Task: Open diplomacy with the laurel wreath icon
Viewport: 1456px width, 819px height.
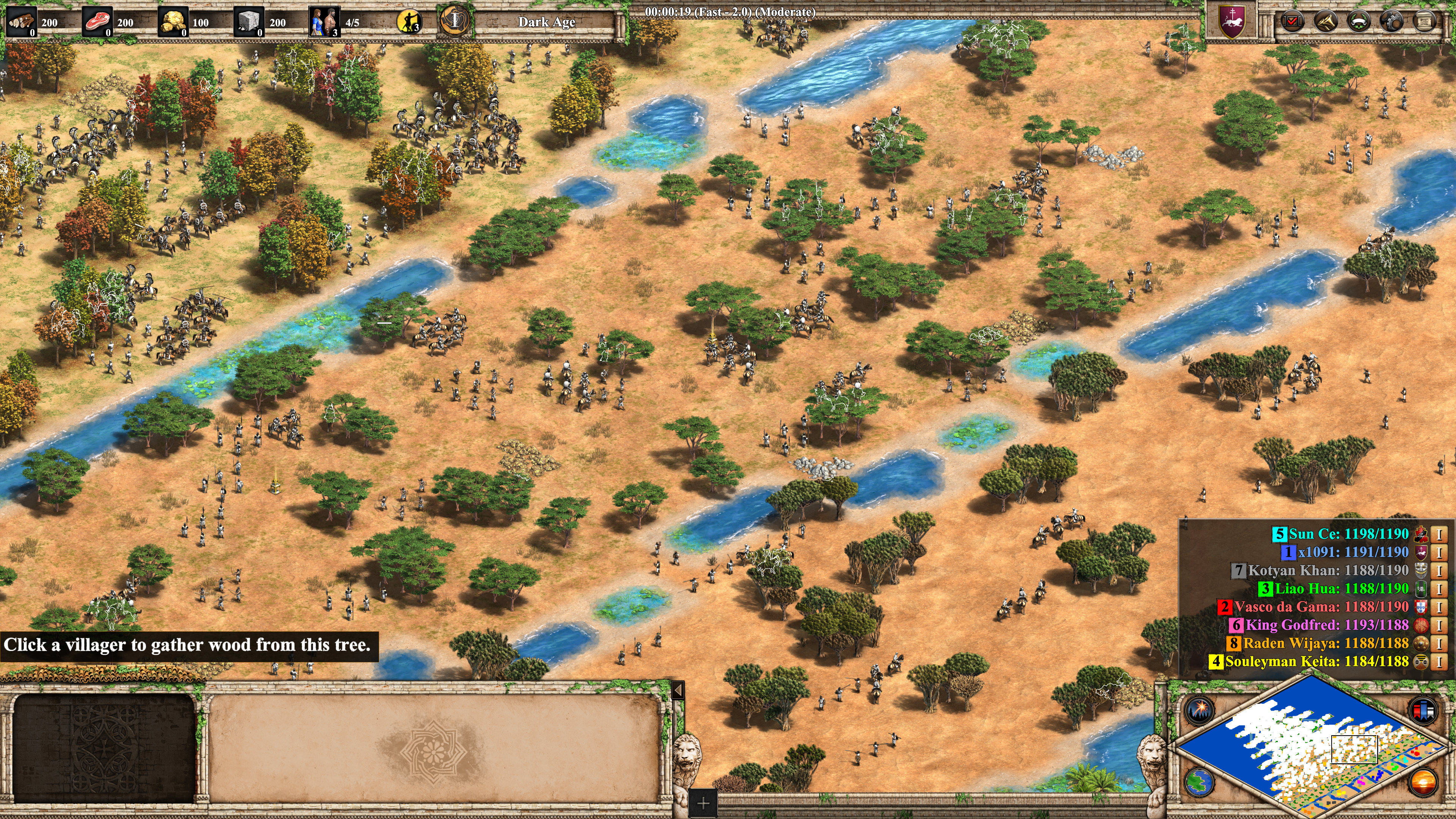Action: [1358, 22]
